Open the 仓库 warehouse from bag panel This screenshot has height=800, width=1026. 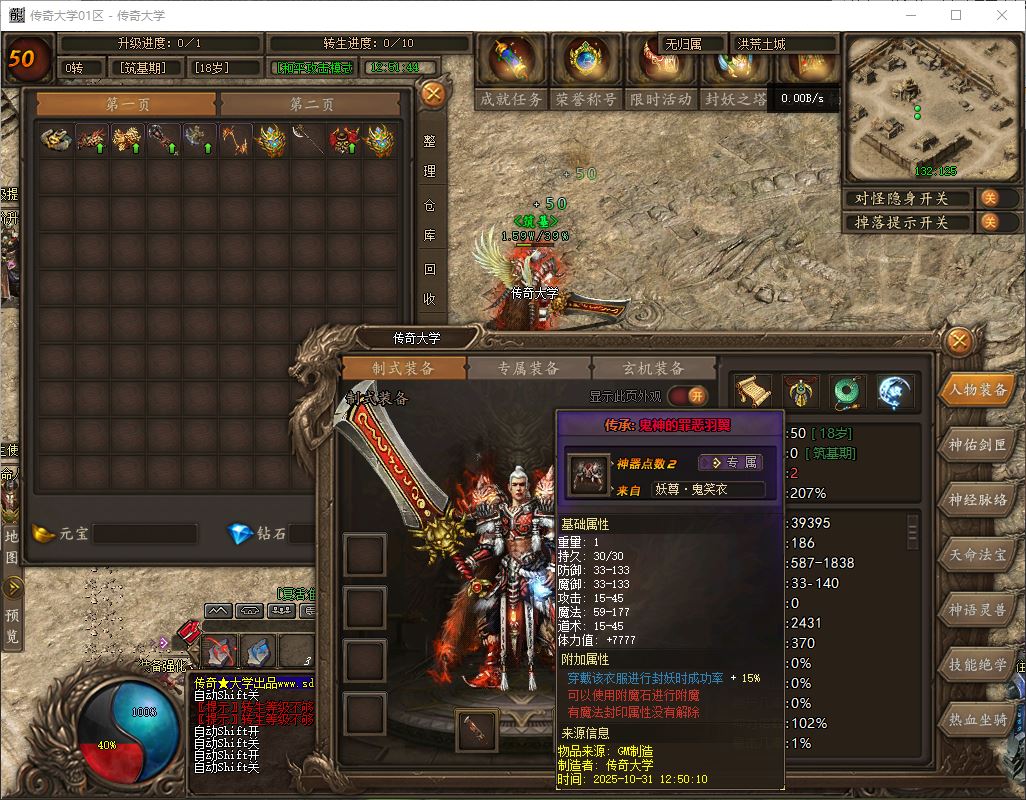[x=430, y=221]
